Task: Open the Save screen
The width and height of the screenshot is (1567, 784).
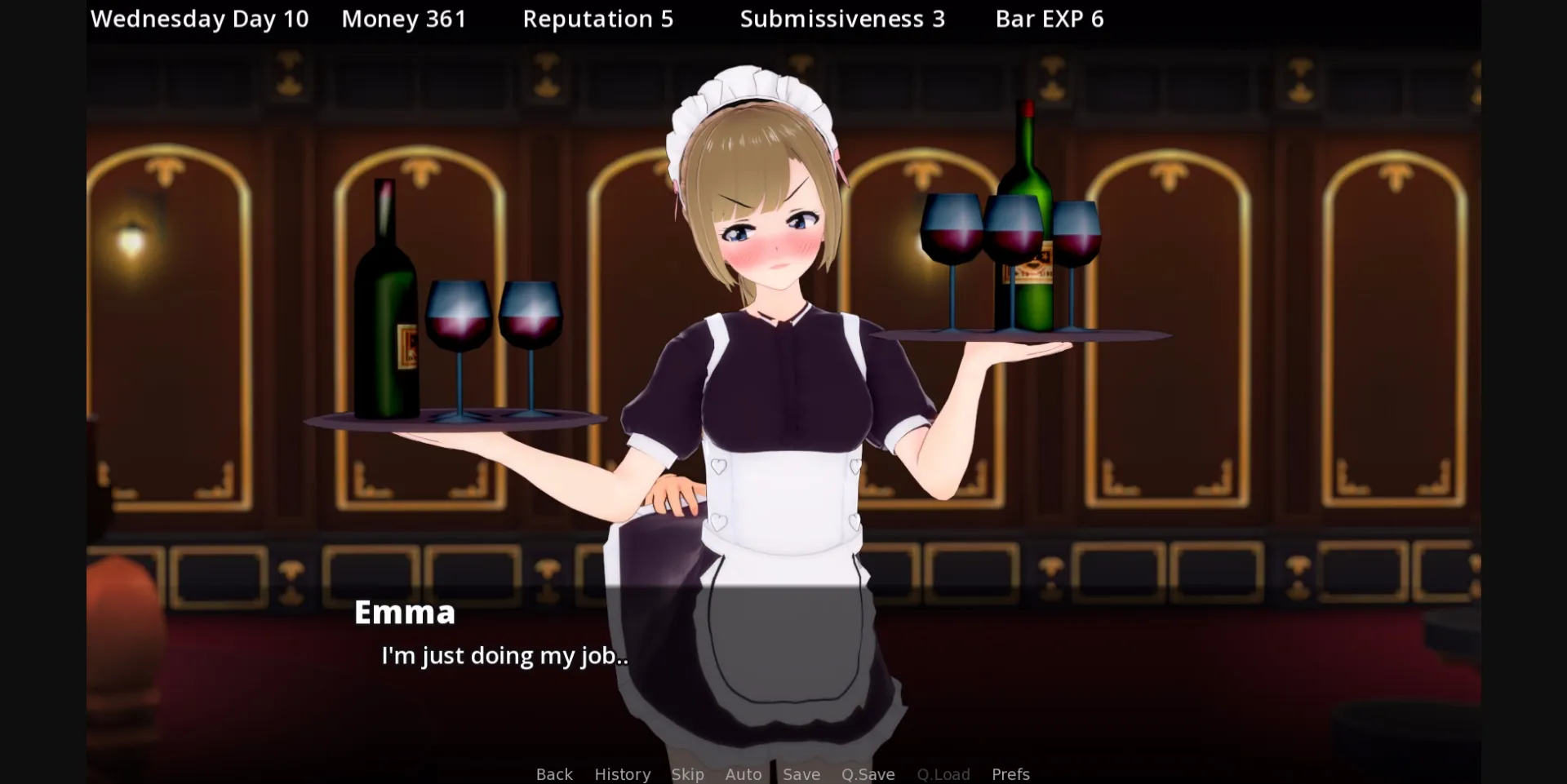Action: (x=801, y=774)
